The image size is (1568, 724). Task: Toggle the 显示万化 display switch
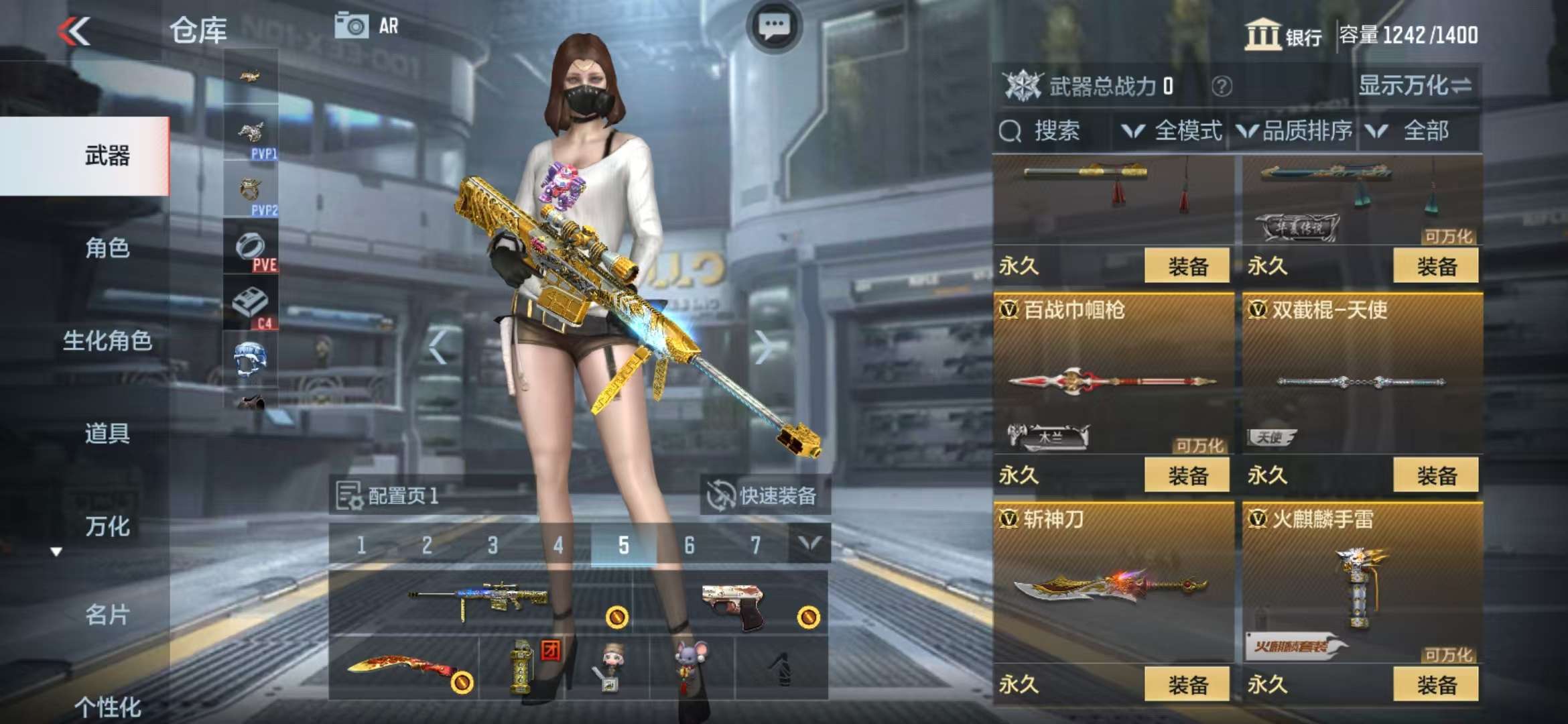(1414, 86)
